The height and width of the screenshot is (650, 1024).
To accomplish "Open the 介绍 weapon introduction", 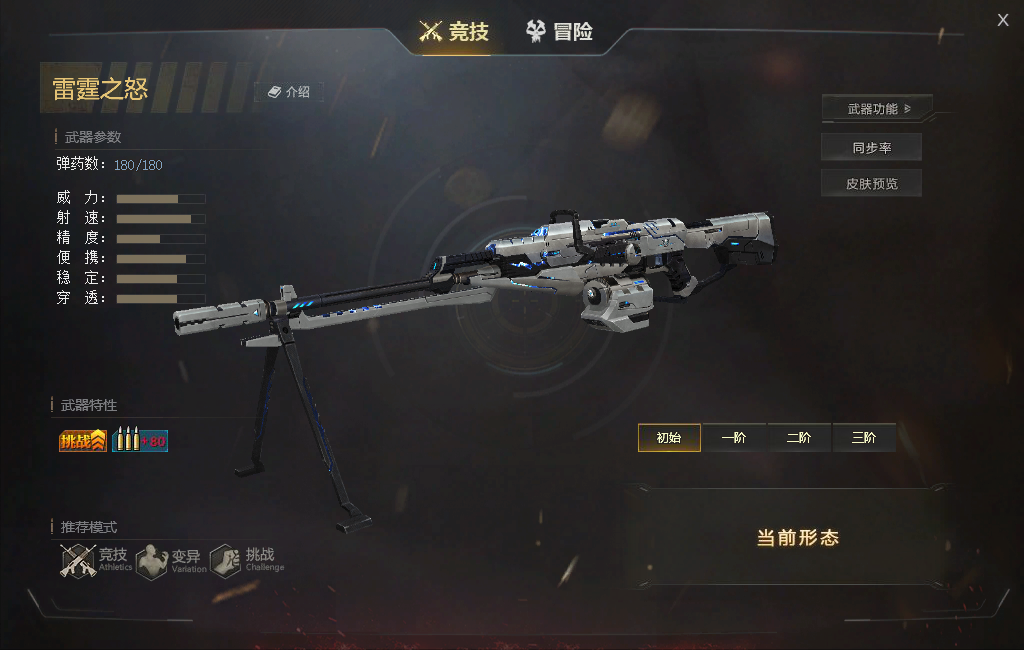I will 289,92.
